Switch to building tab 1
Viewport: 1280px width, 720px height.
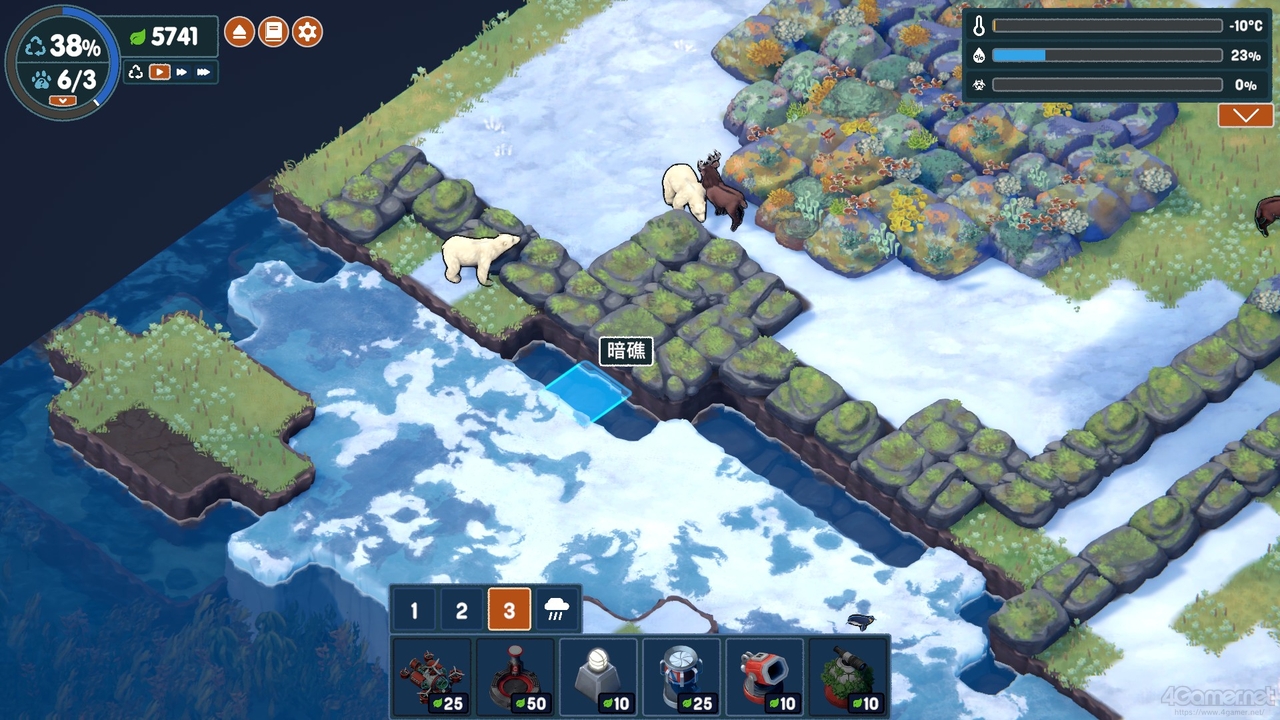pos(414,610)
